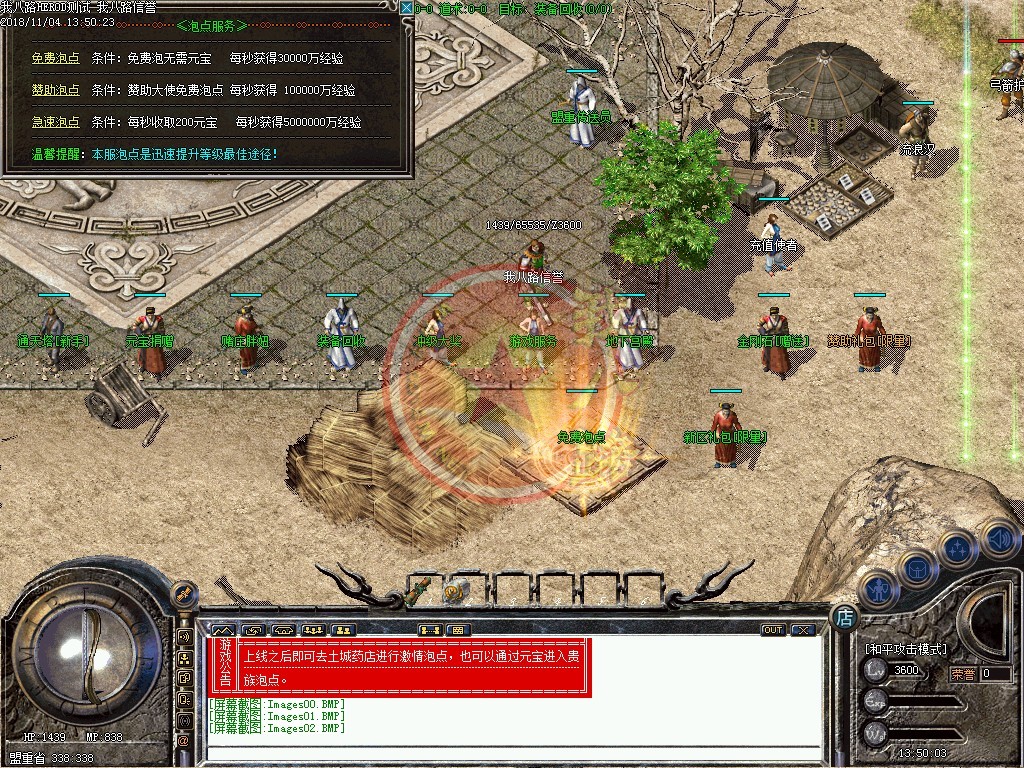The width and height of the screenshot is (1024, 768).
Task: Click the OUT button on chat bar
Action: 772,630
